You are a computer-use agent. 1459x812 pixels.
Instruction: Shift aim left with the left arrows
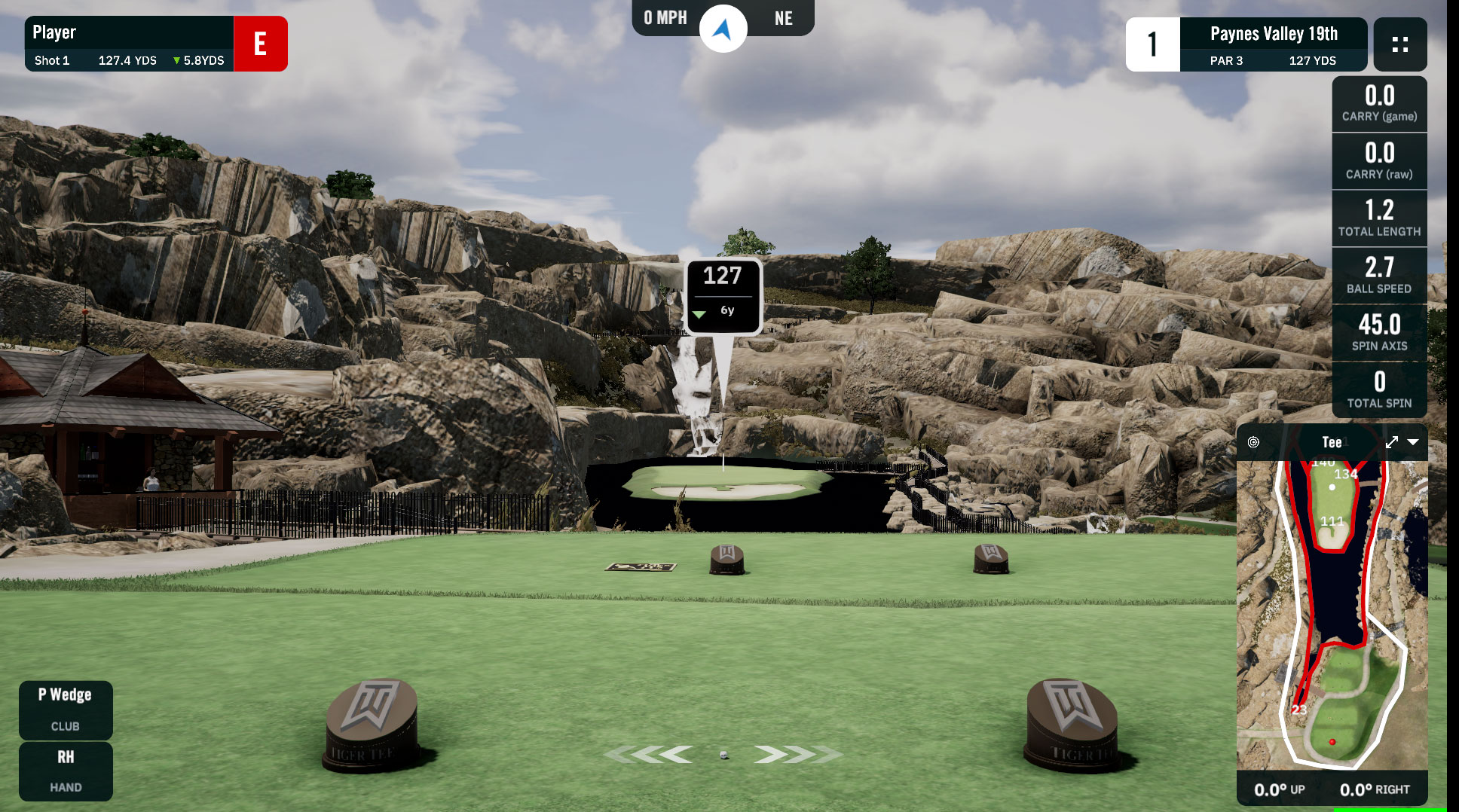(650, 754)
